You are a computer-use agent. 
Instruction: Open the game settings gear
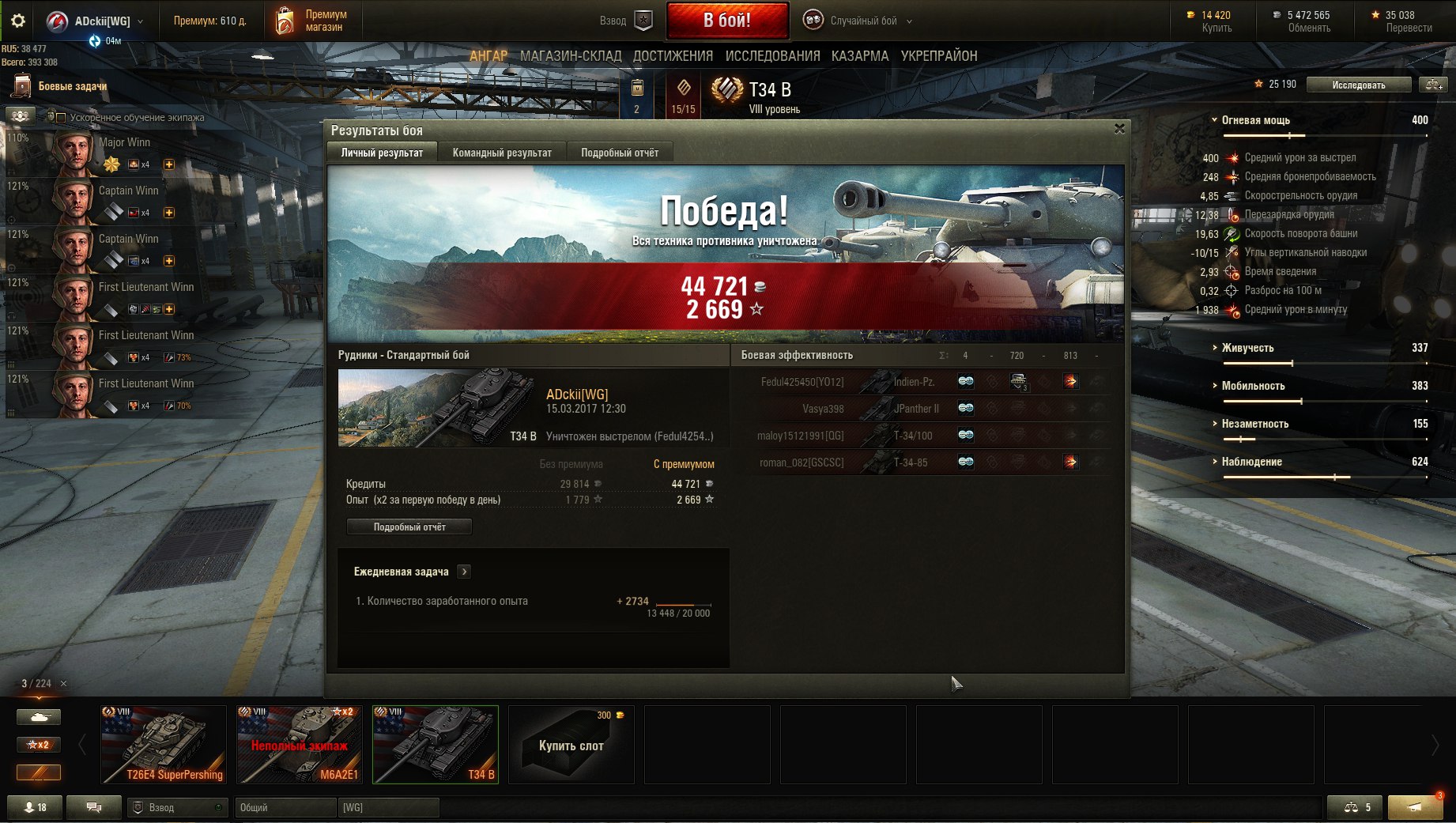[x=18, y=21]
